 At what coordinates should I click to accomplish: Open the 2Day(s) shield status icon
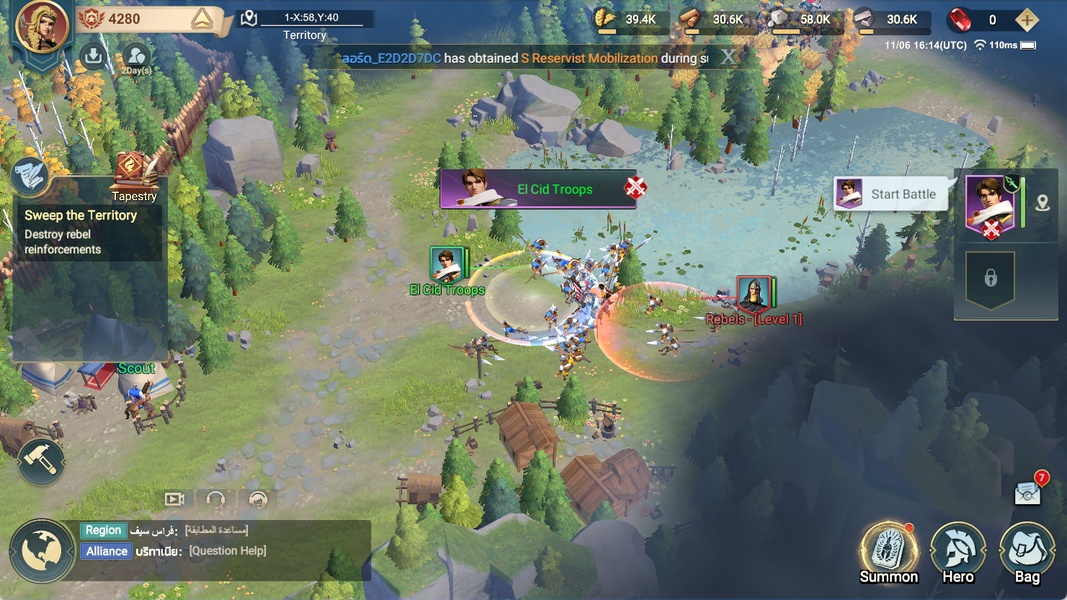(x=136, y=57)
